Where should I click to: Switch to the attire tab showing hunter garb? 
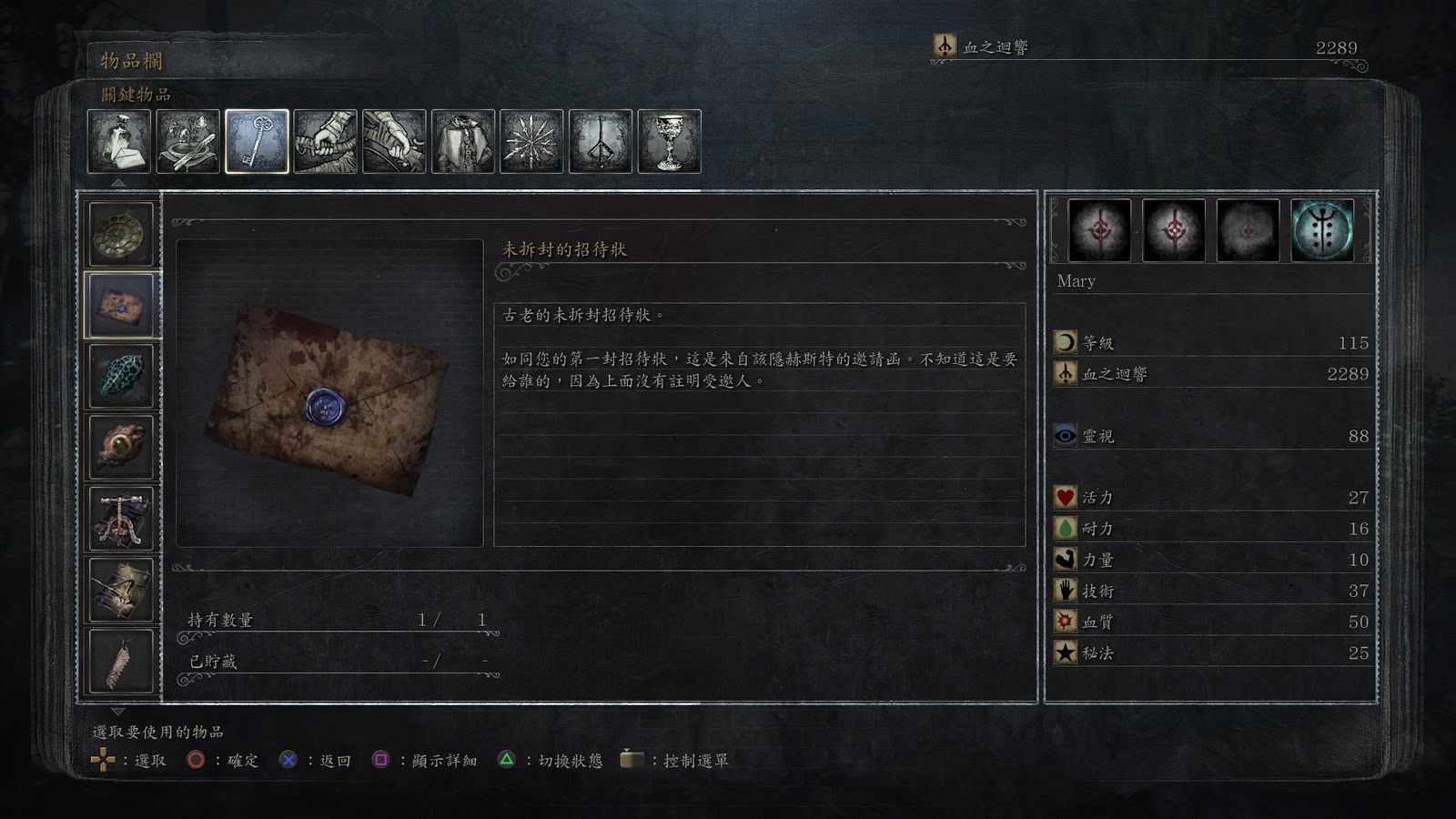click(463, 142)
